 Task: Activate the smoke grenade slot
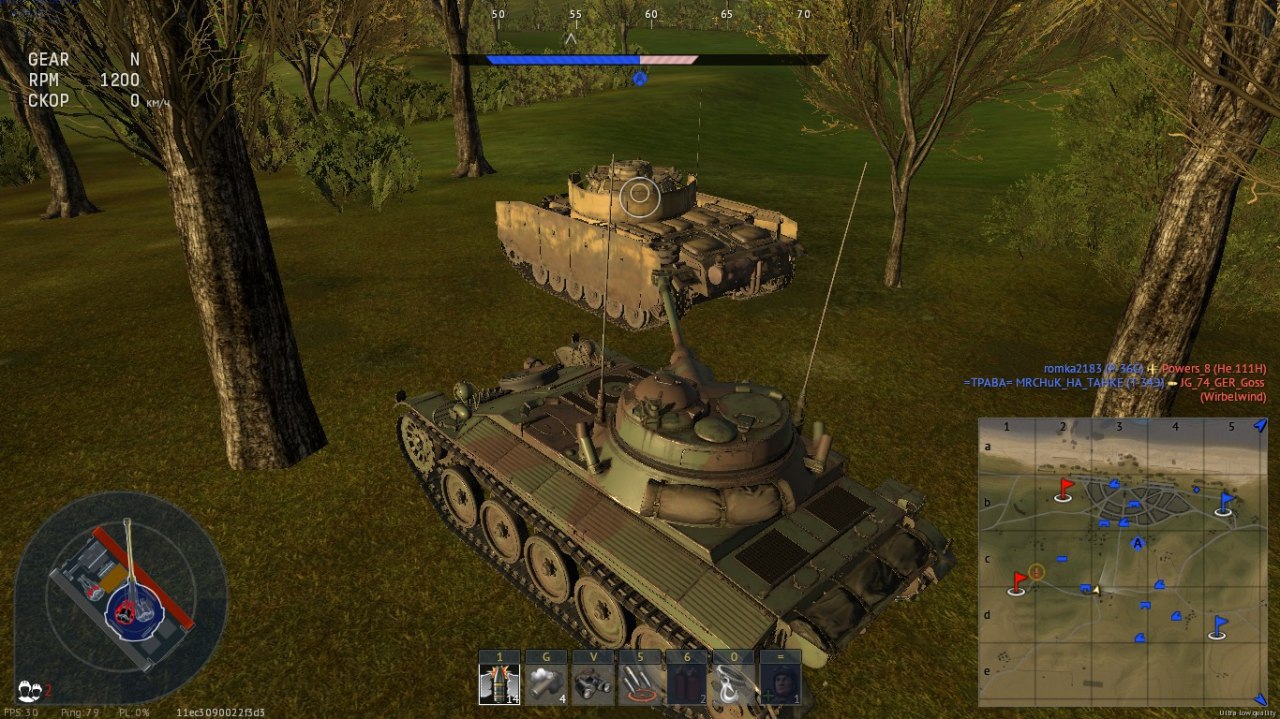pos(546,684)
